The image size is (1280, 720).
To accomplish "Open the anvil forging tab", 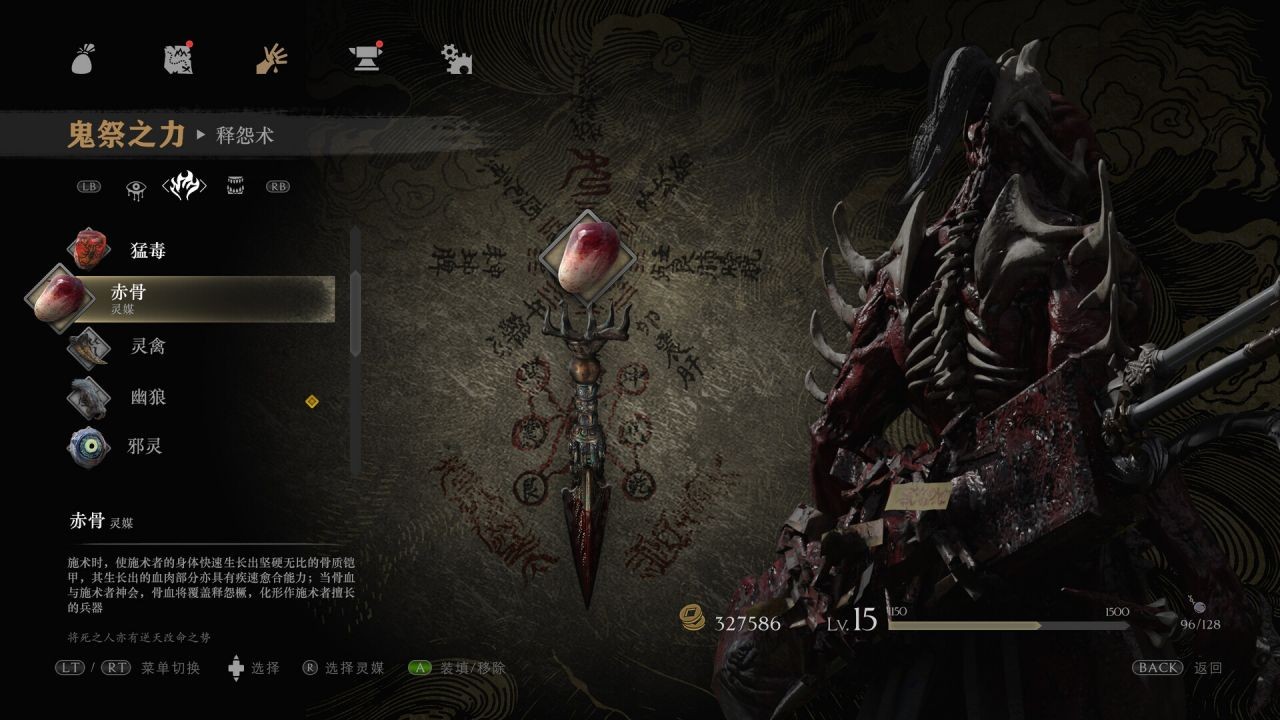I will tap(364, 60).
